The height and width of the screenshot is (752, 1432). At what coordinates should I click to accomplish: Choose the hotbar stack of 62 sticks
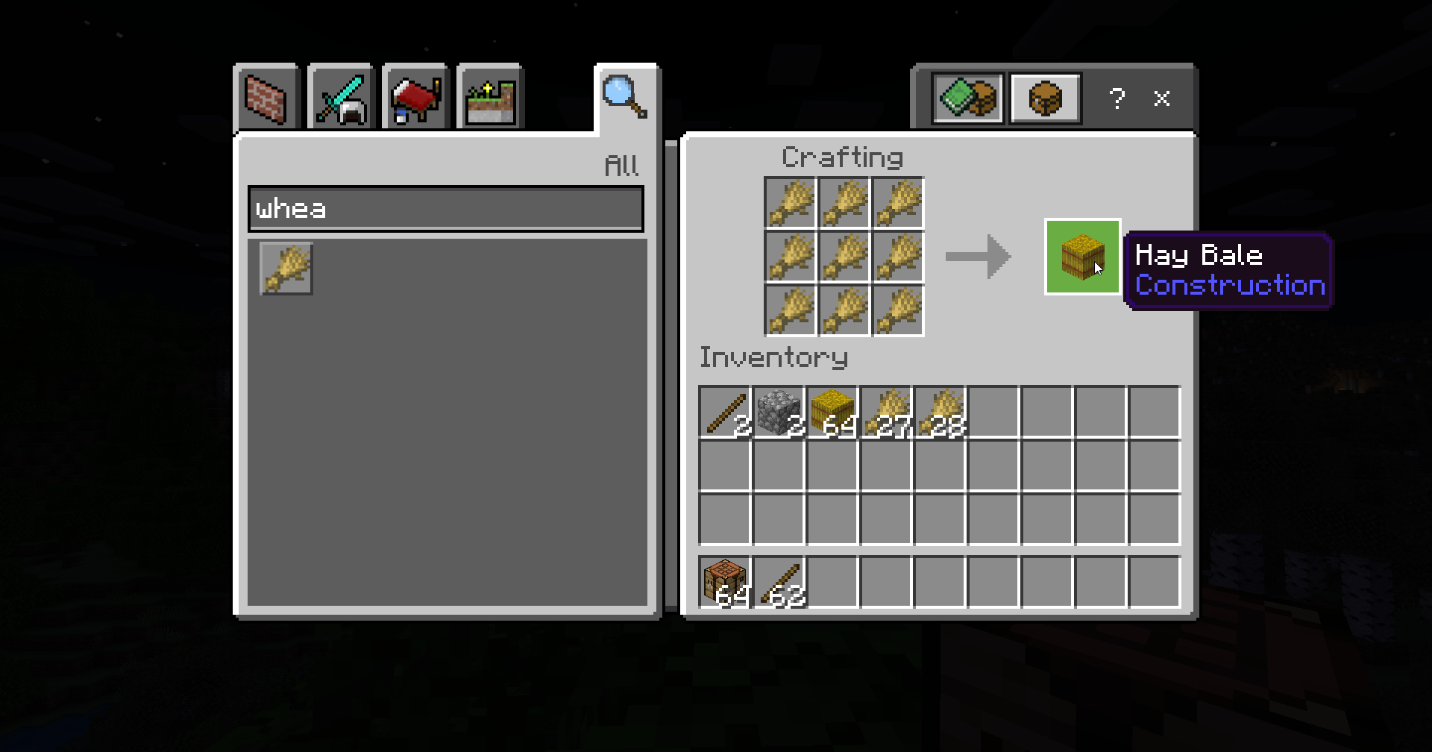coord(779,582)
